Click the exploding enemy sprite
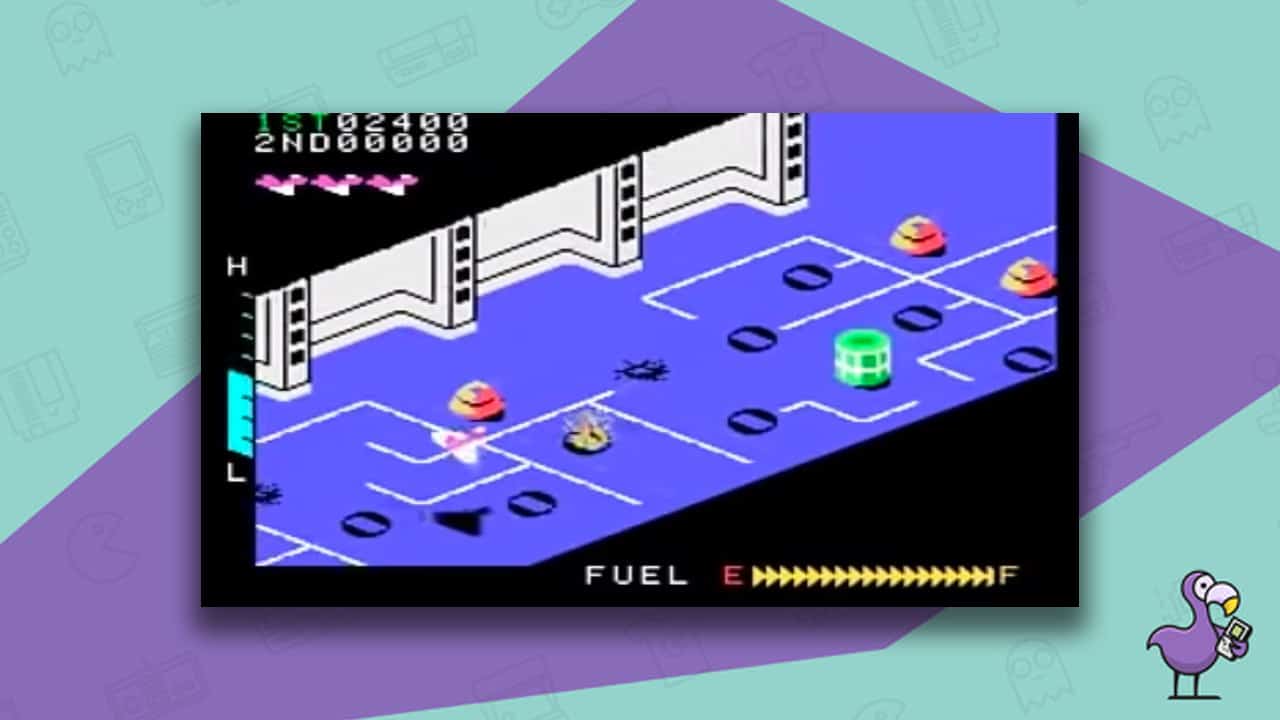1280x720 pixels. coord(589,435)
